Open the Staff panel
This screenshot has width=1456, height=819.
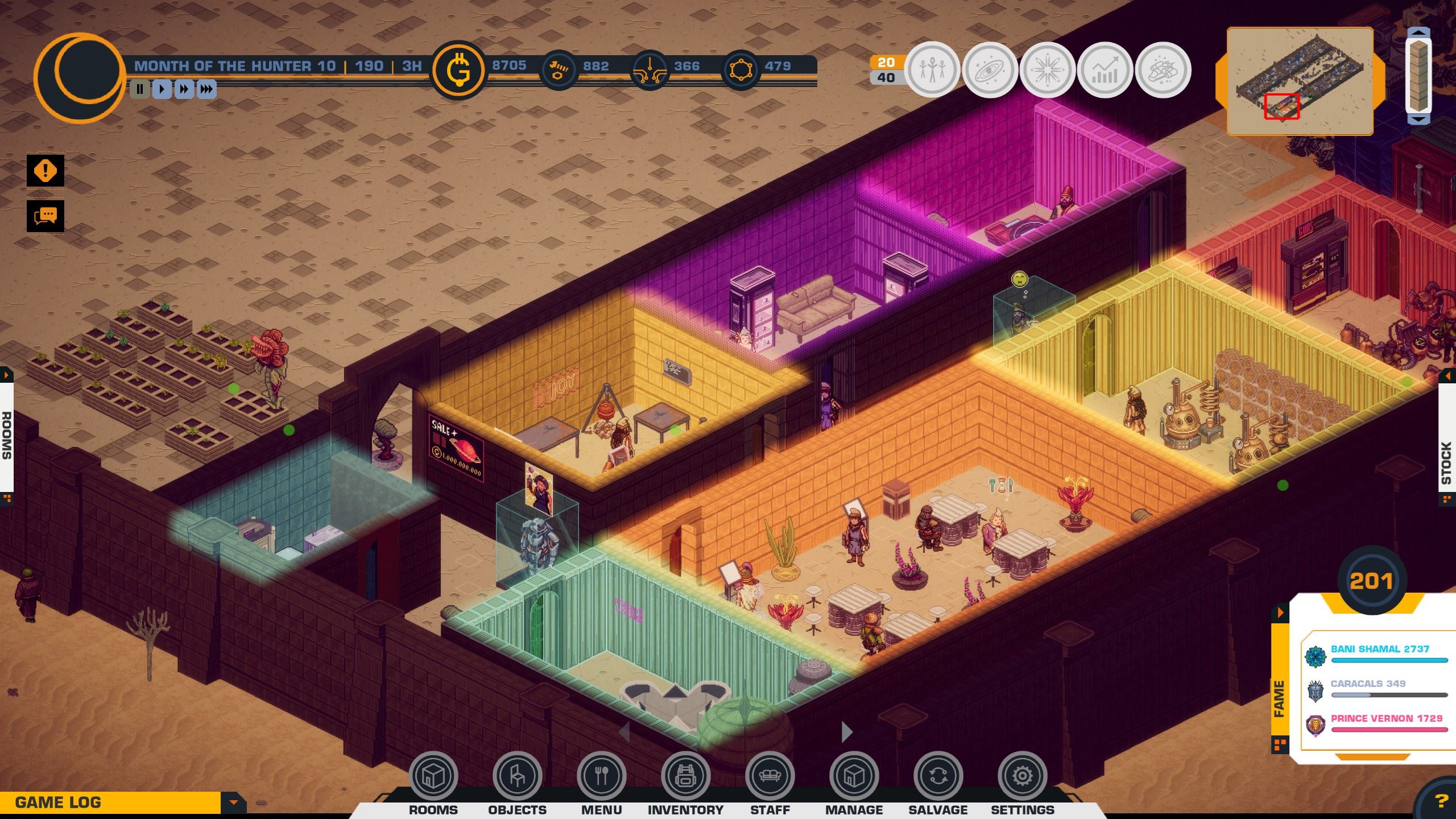coord(770,776)
